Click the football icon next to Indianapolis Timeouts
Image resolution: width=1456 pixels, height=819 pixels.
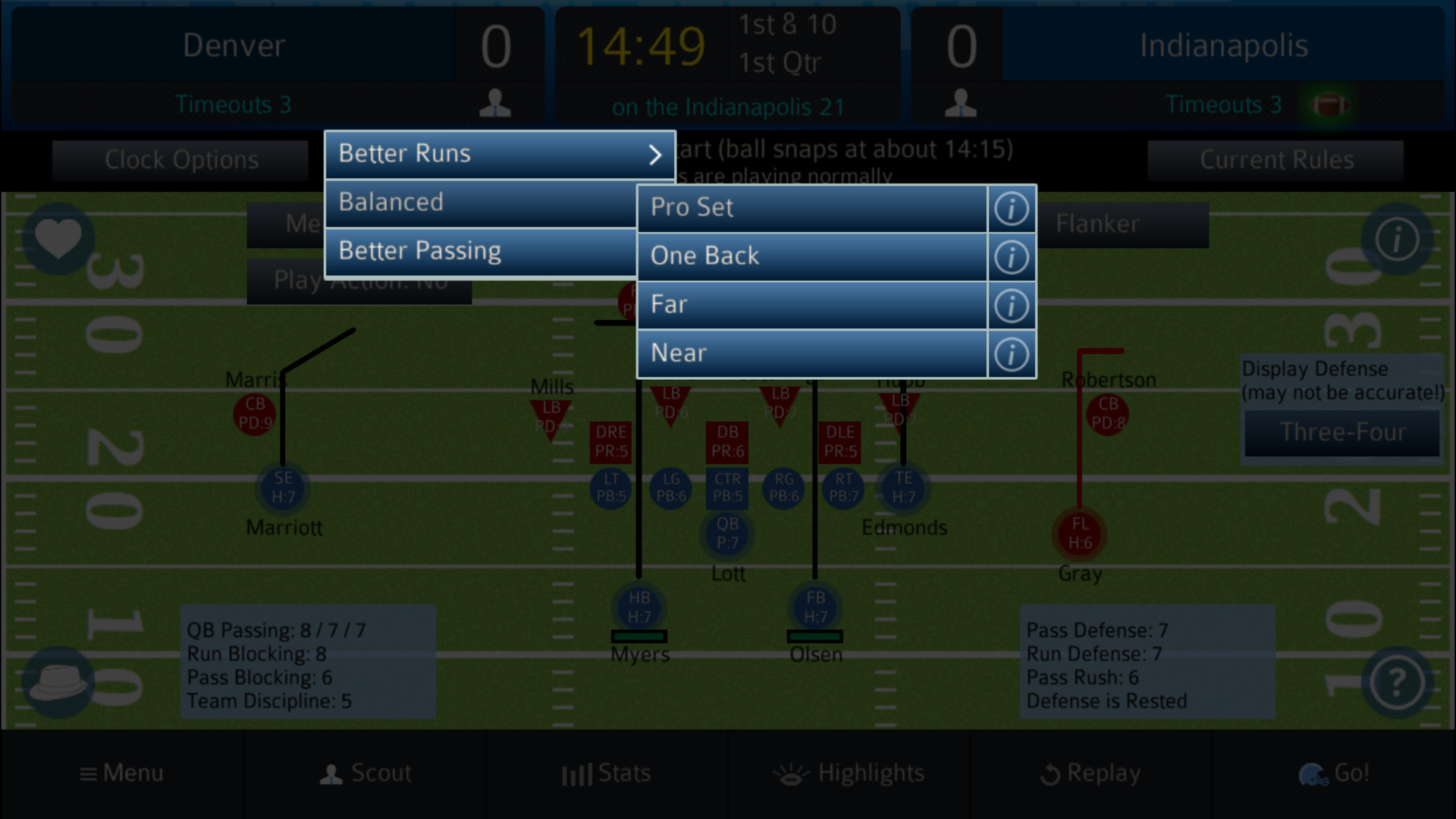(x=1329, y=105)
